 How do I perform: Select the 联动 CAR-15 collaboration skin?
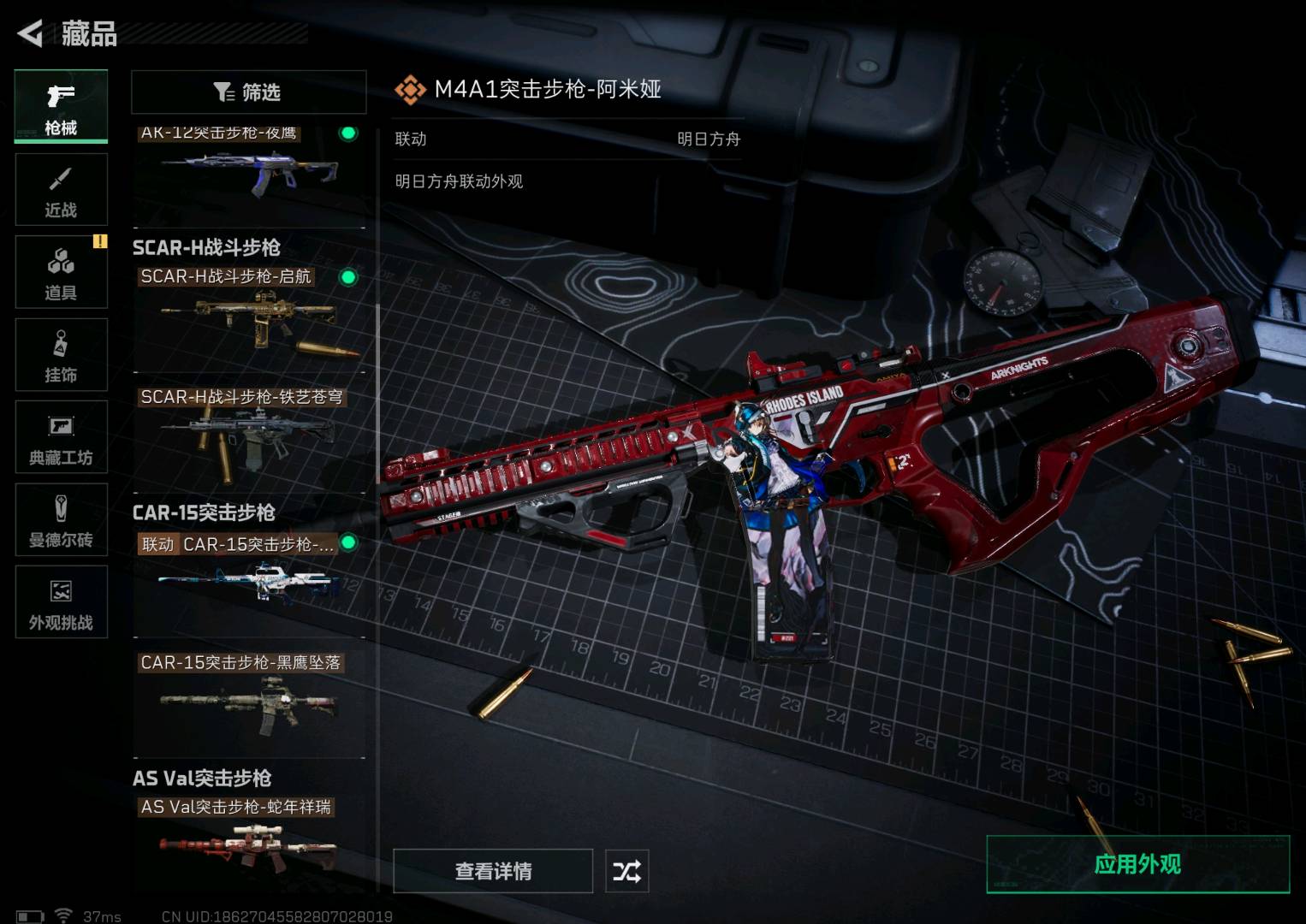point(248,582)
